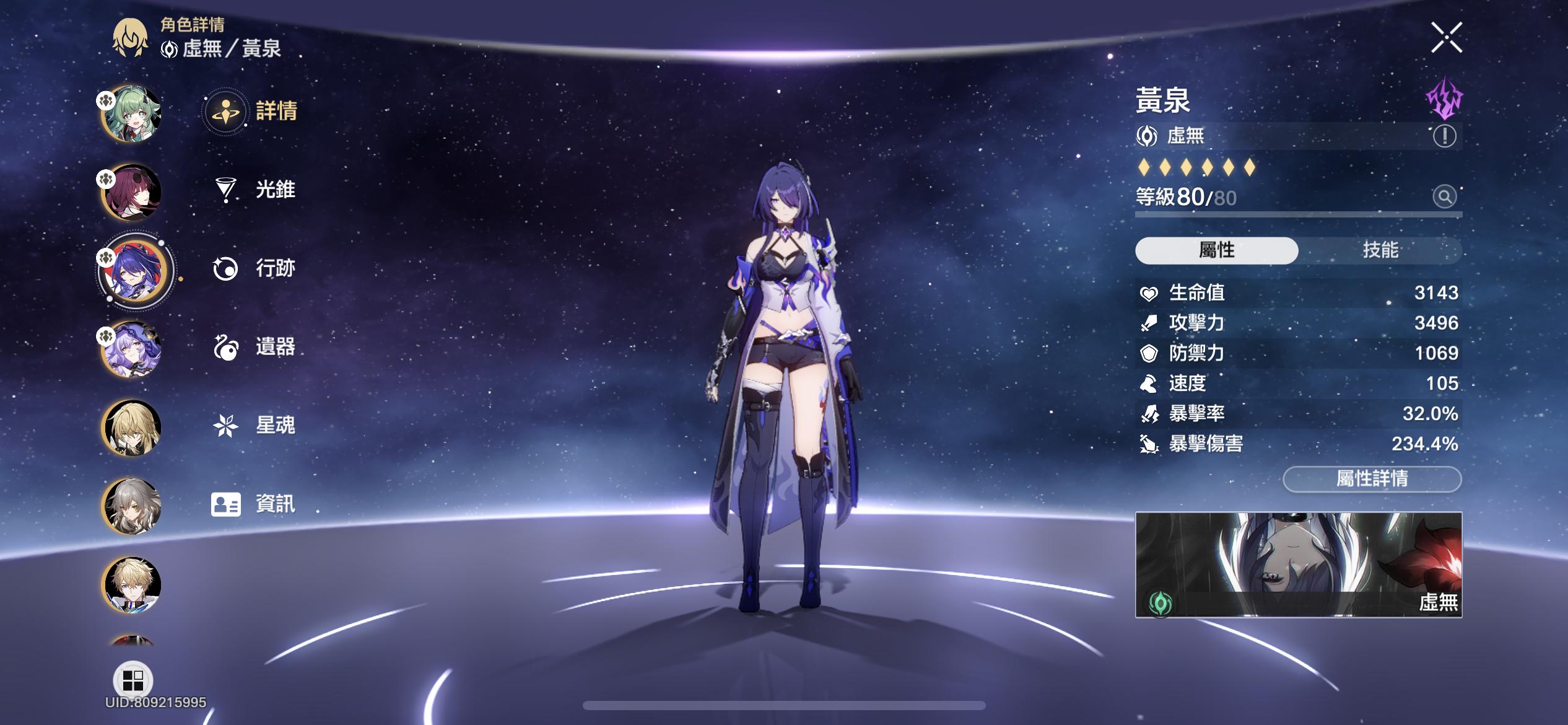
Task: Choose the dark red-haired character portrait
Action: coord(131,192)
